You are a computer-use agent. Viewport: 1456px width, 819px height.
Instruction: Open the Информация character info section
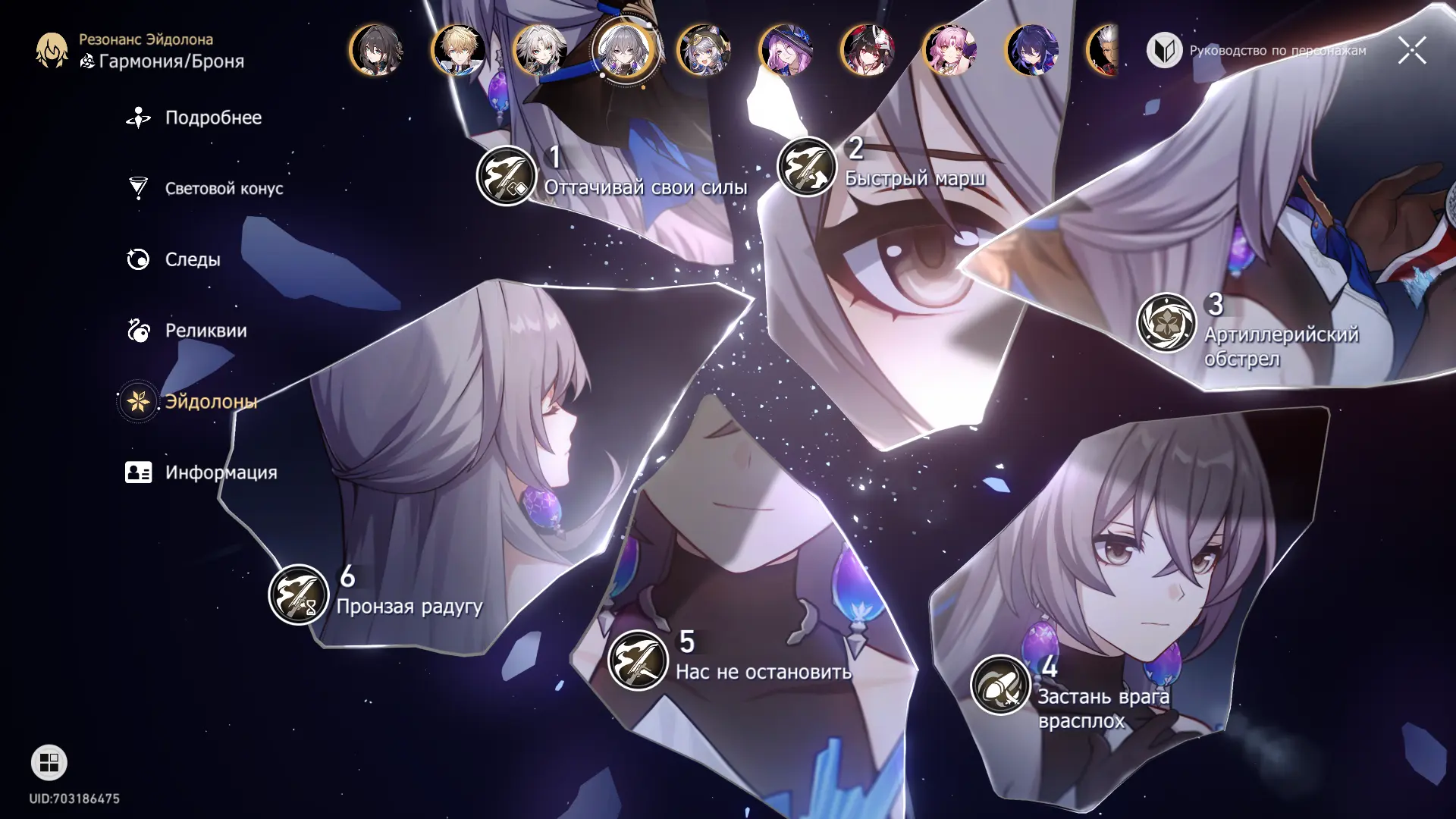pyautogui.click(x=220, y=473)
